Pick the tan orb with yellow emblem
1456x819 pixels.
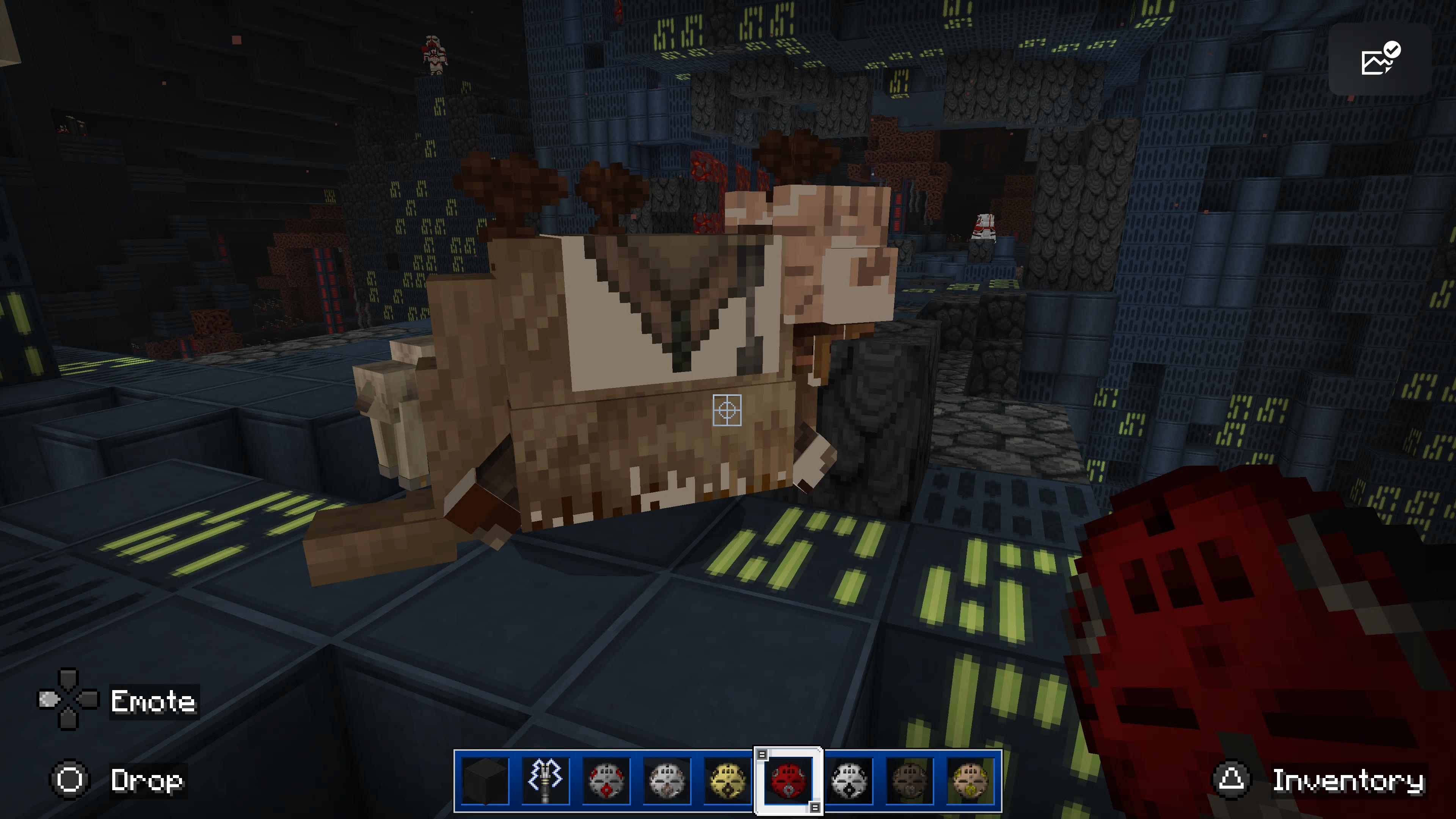970,781
